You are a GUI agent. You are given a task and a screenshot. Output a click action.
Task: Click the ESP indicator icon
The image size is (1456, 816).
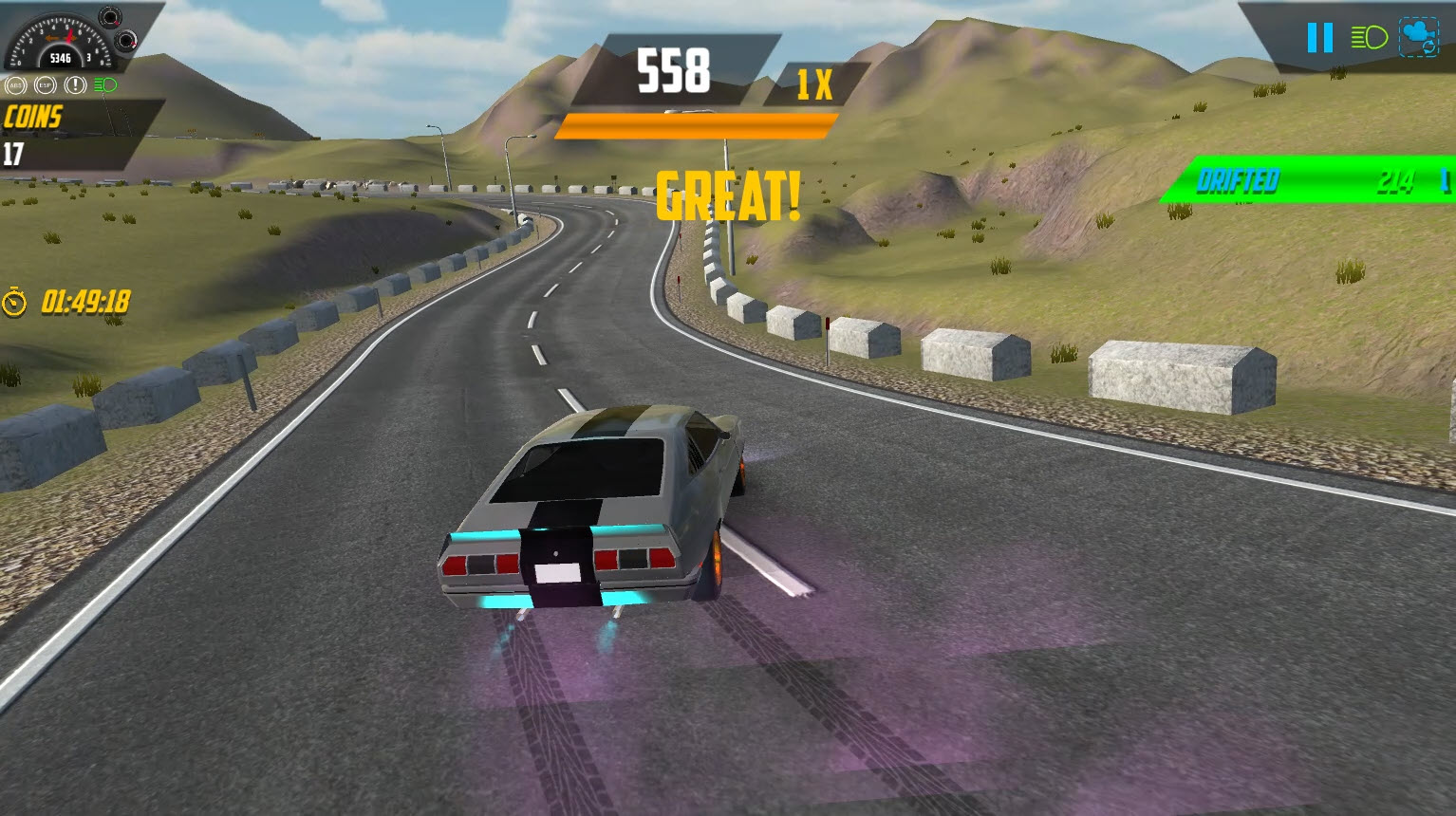pos(45,84)
